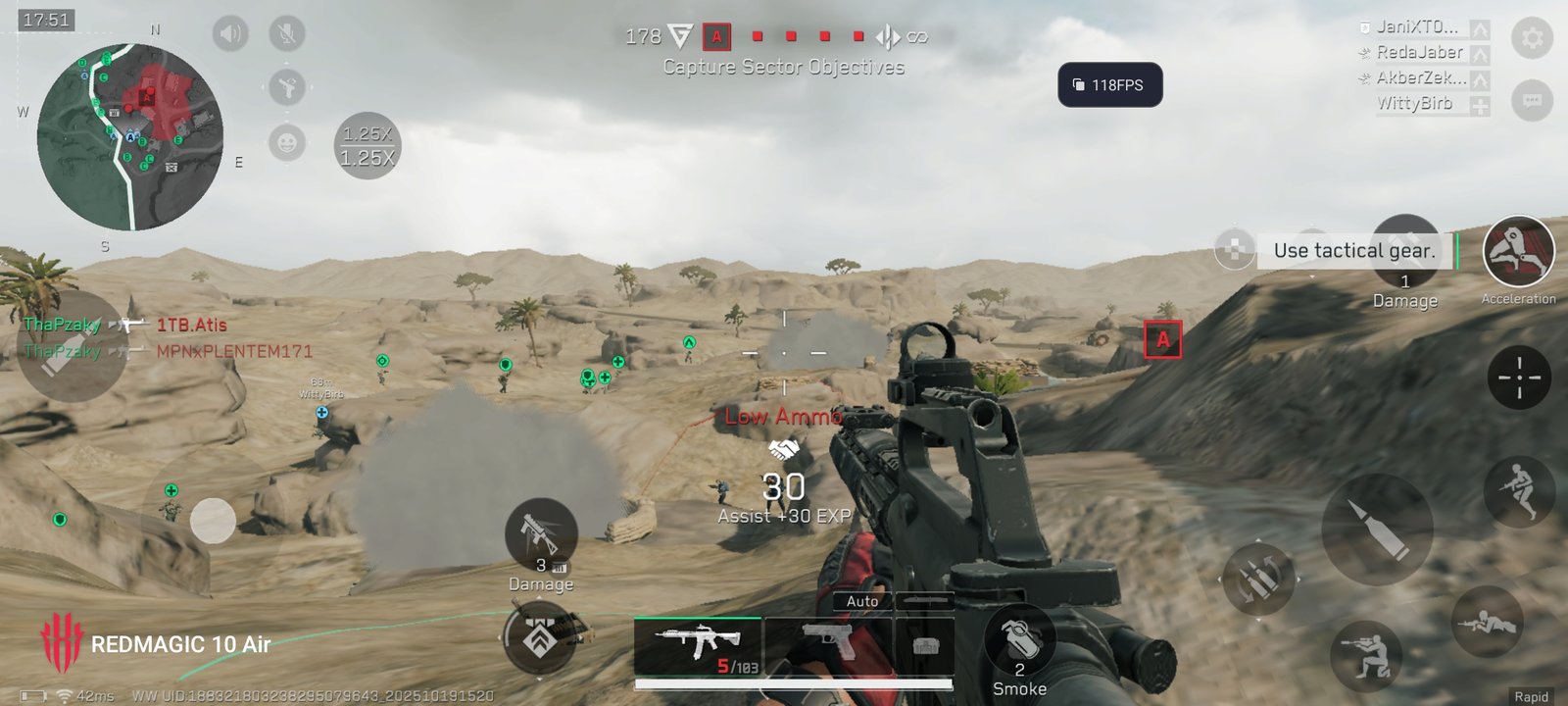The width and height of the screenshot is (1568, 706).
Task: Reload using the magazine bullets button
Action: (1258, 579)
